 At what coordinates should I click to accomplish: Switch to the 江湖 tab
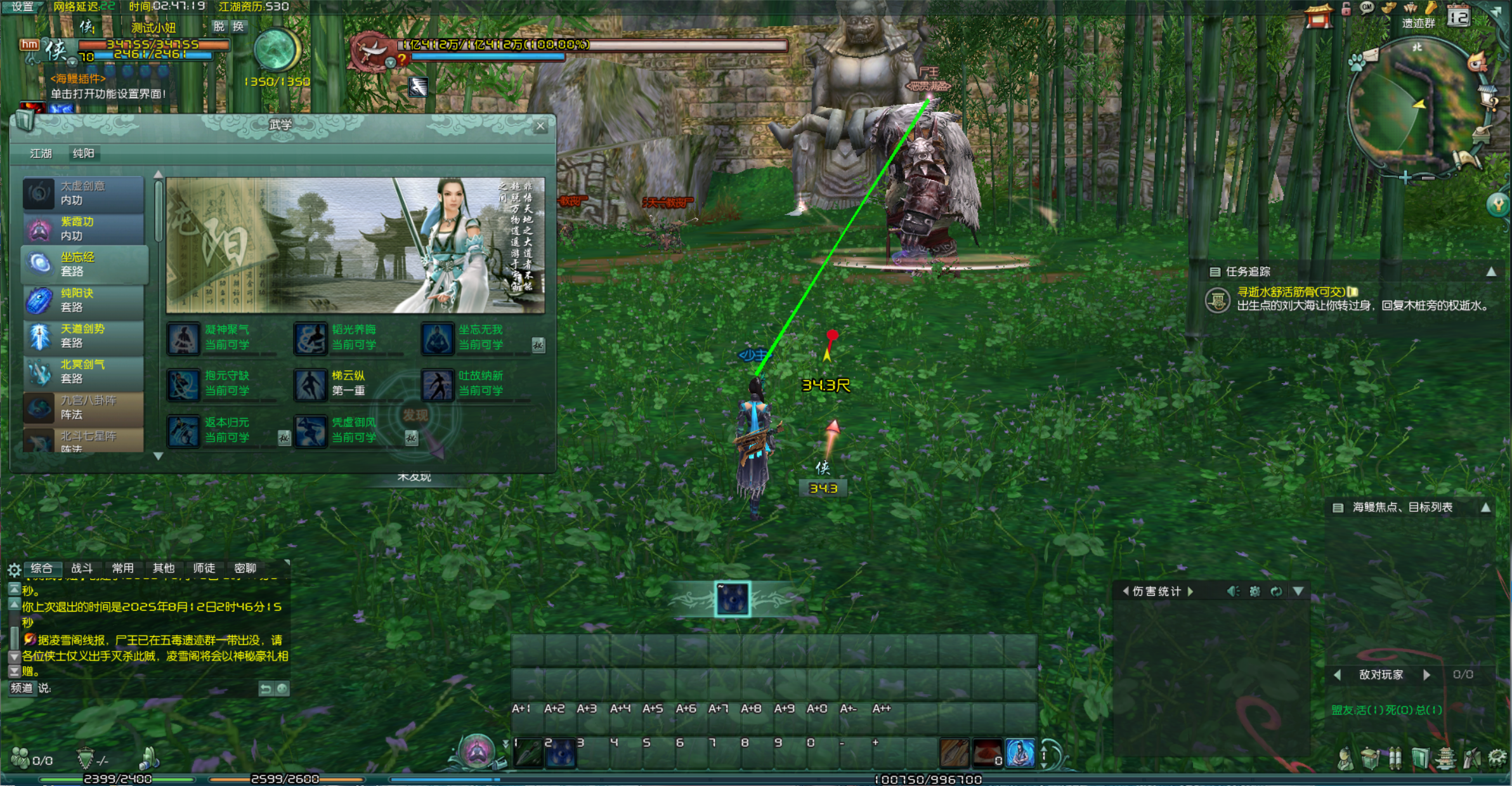coord(41,154)
